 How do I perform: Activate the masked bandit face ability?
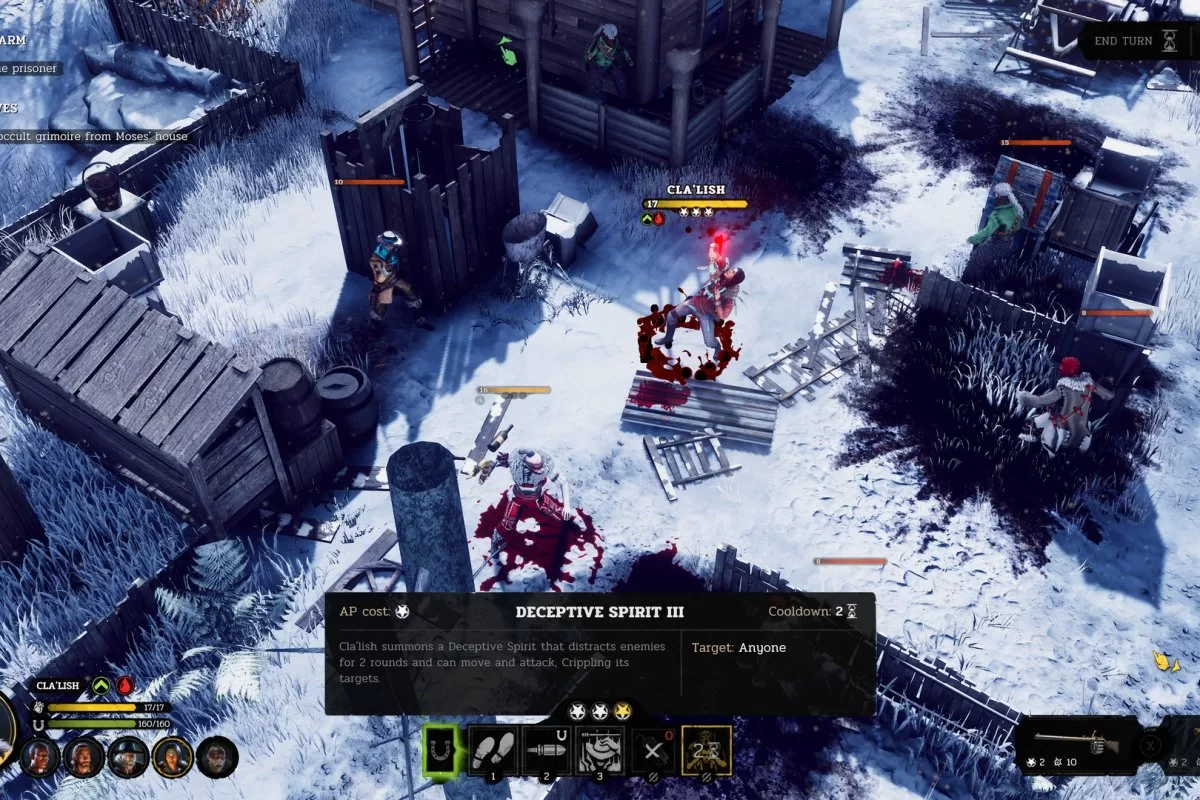click(x=601, y=749)
